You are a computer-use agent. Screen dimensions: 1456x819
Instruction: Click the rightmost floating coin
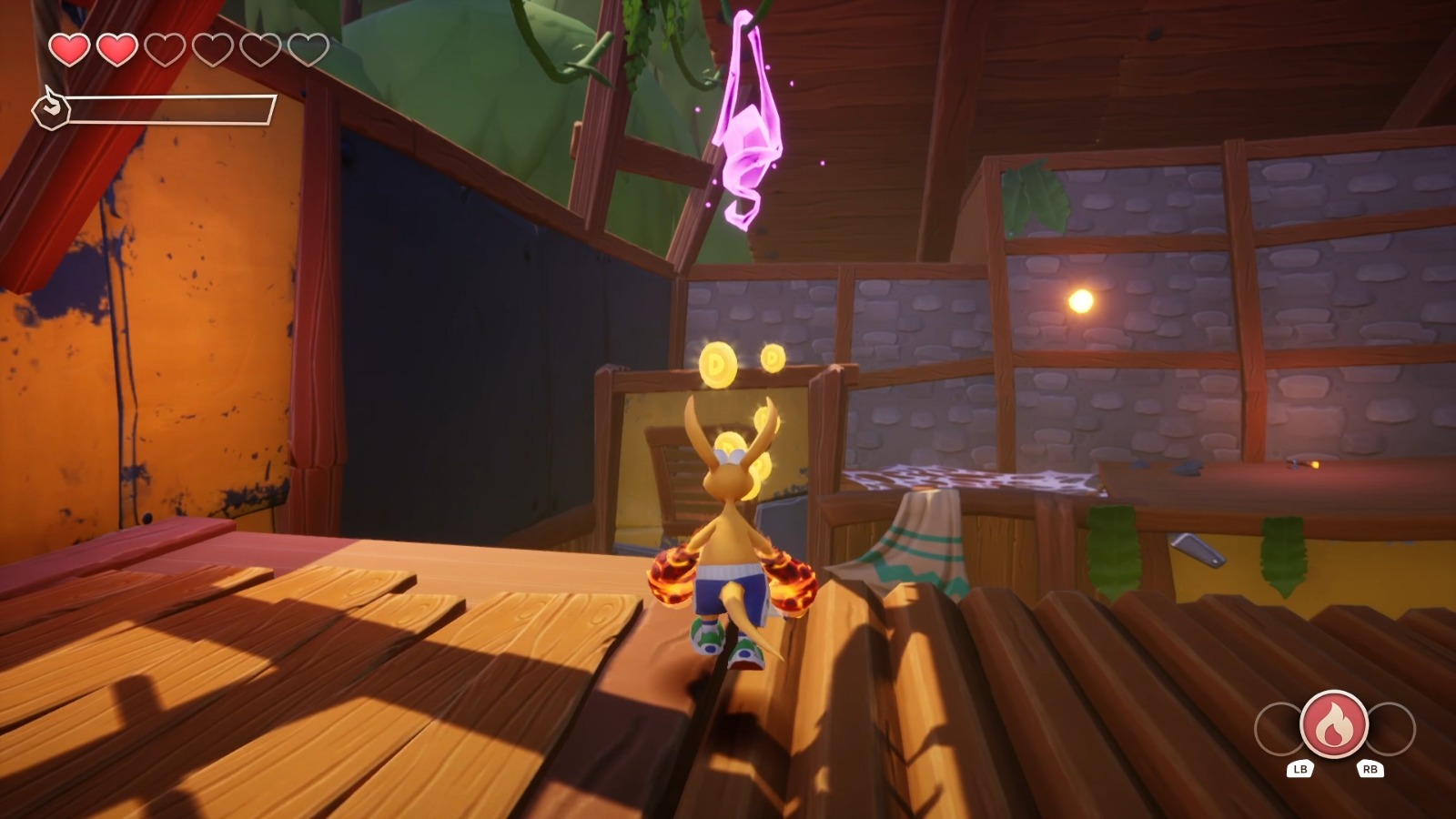[x=773, y=358]
